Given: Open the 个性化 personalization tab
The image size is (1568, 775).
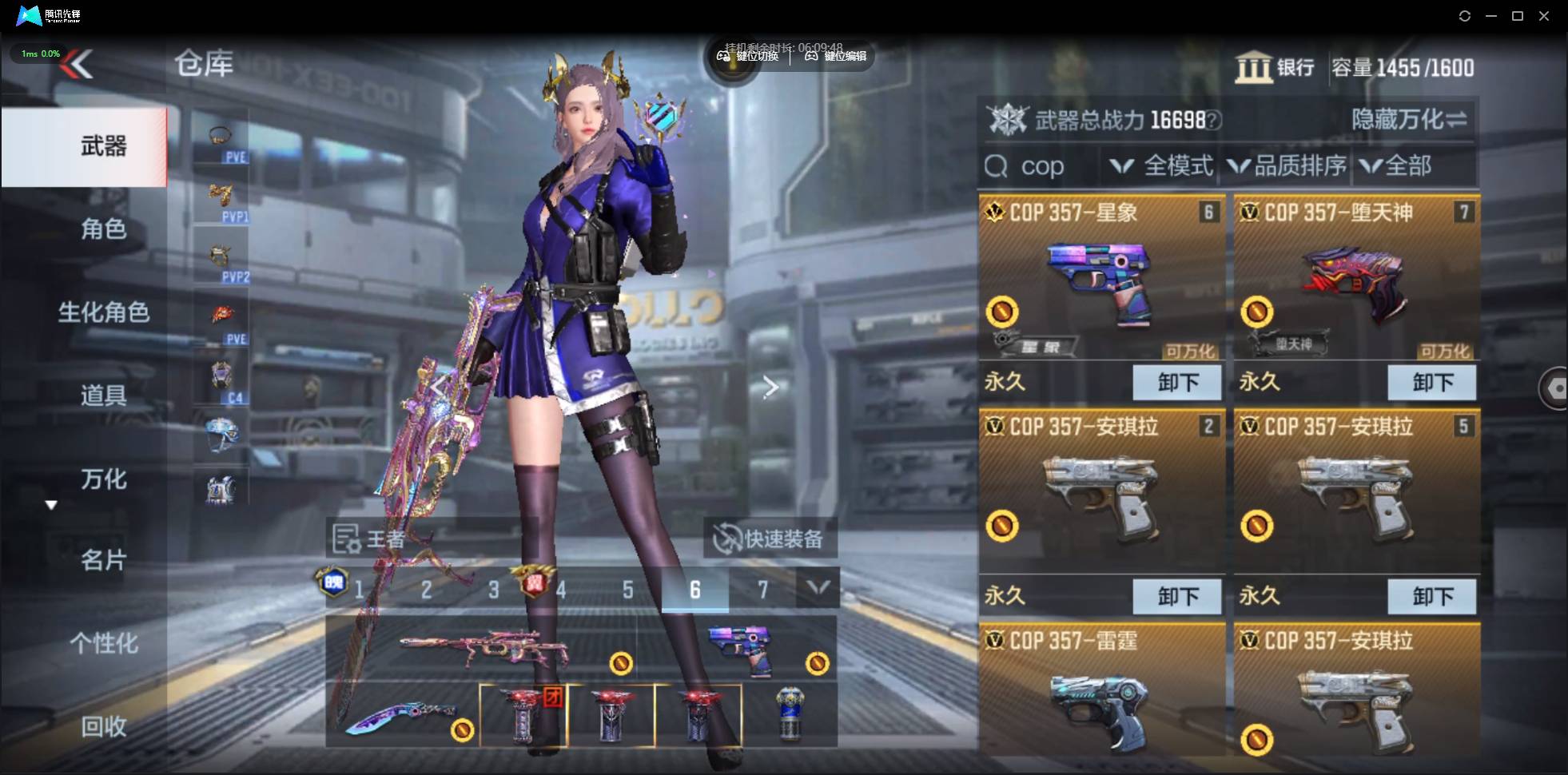Looking at the screenshot, I should pos(103,643).
